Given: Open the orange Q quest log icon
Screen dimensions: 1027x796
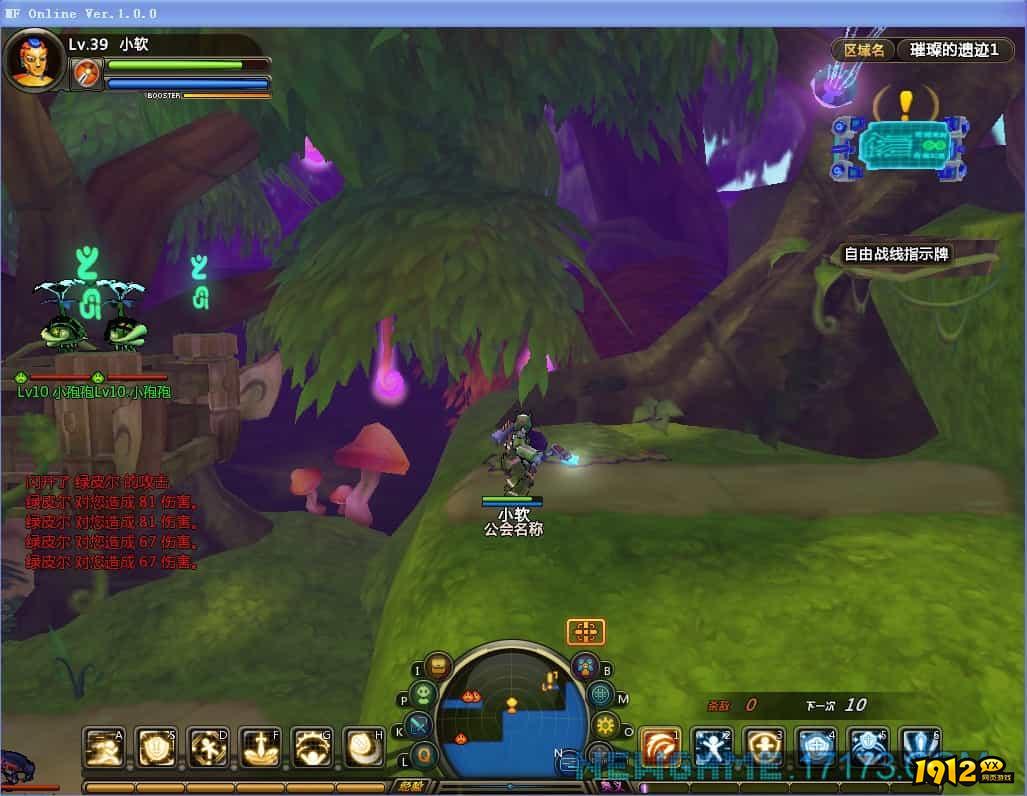Looking at the screenshot, I should 425,753.
